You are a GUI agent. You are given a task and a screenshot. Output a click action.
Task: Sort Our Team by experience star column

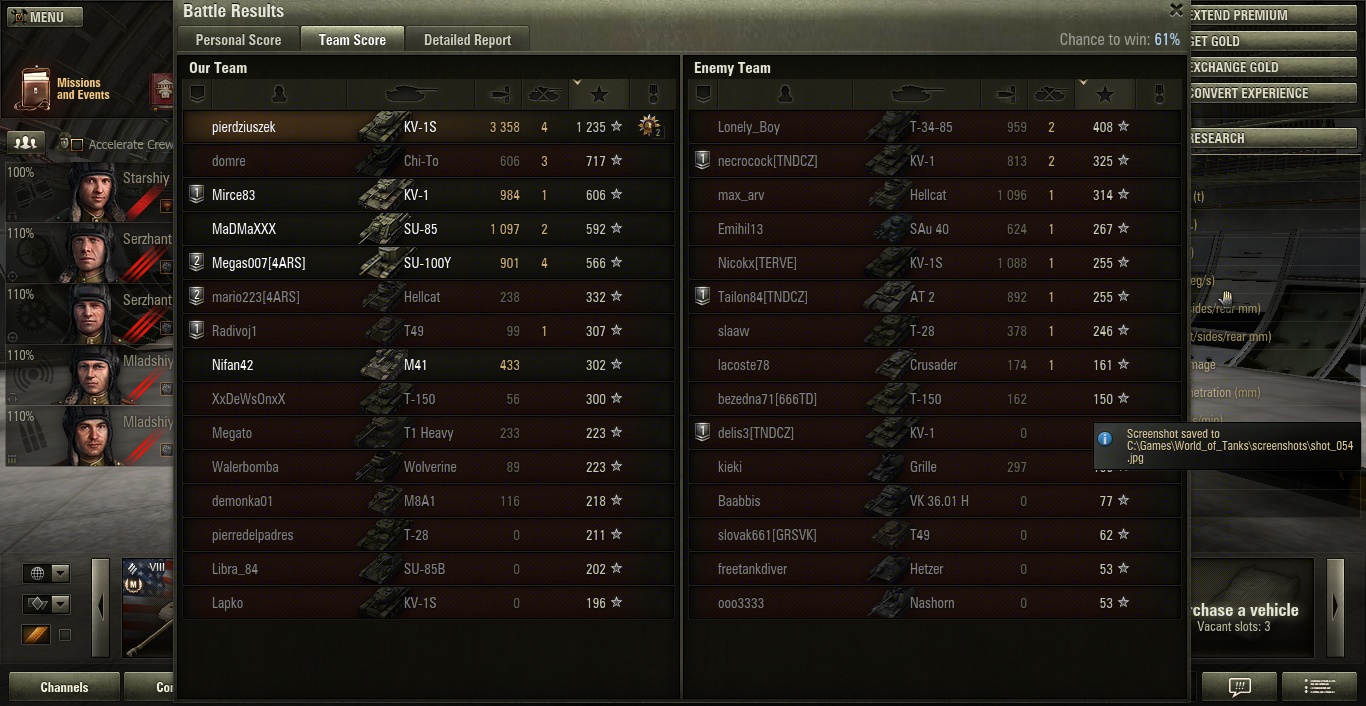599,94
